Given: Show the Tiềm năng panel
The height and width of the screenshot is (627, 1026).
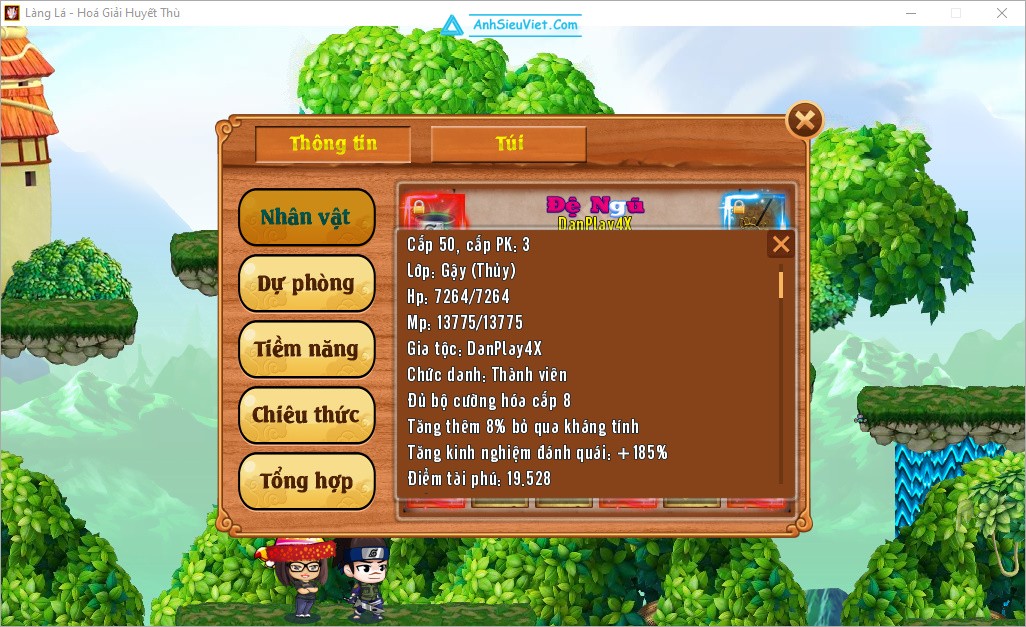Looking at the screenshot, I should [x=306, y=349].
